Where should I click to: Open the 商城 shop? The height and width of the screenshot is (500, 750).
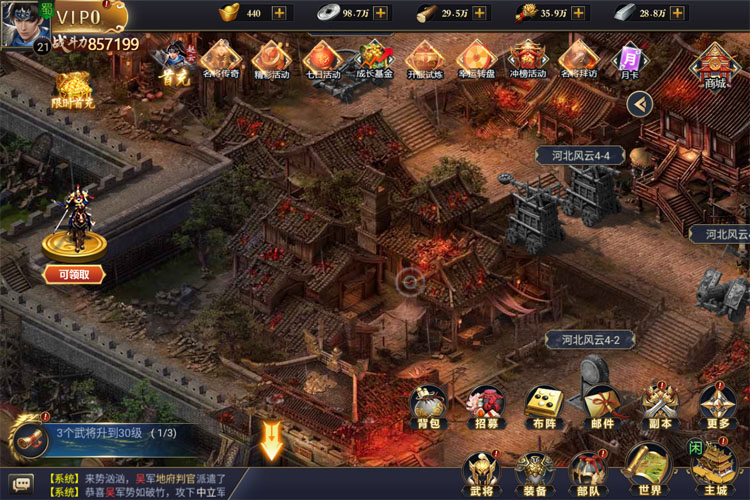(715, 65)
